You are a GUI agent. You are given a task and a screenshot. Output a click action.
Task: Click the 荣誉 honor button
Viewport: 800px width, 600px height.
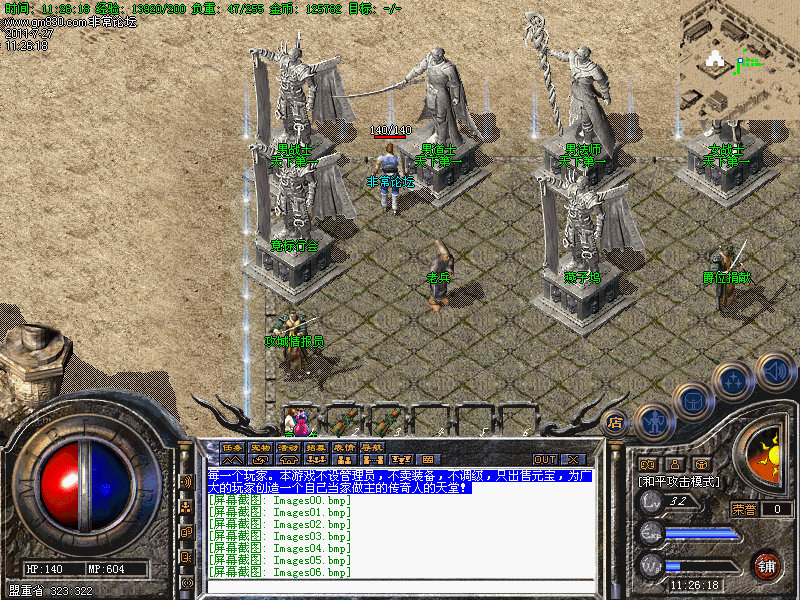pyautogui.click(x=744, y=509)
